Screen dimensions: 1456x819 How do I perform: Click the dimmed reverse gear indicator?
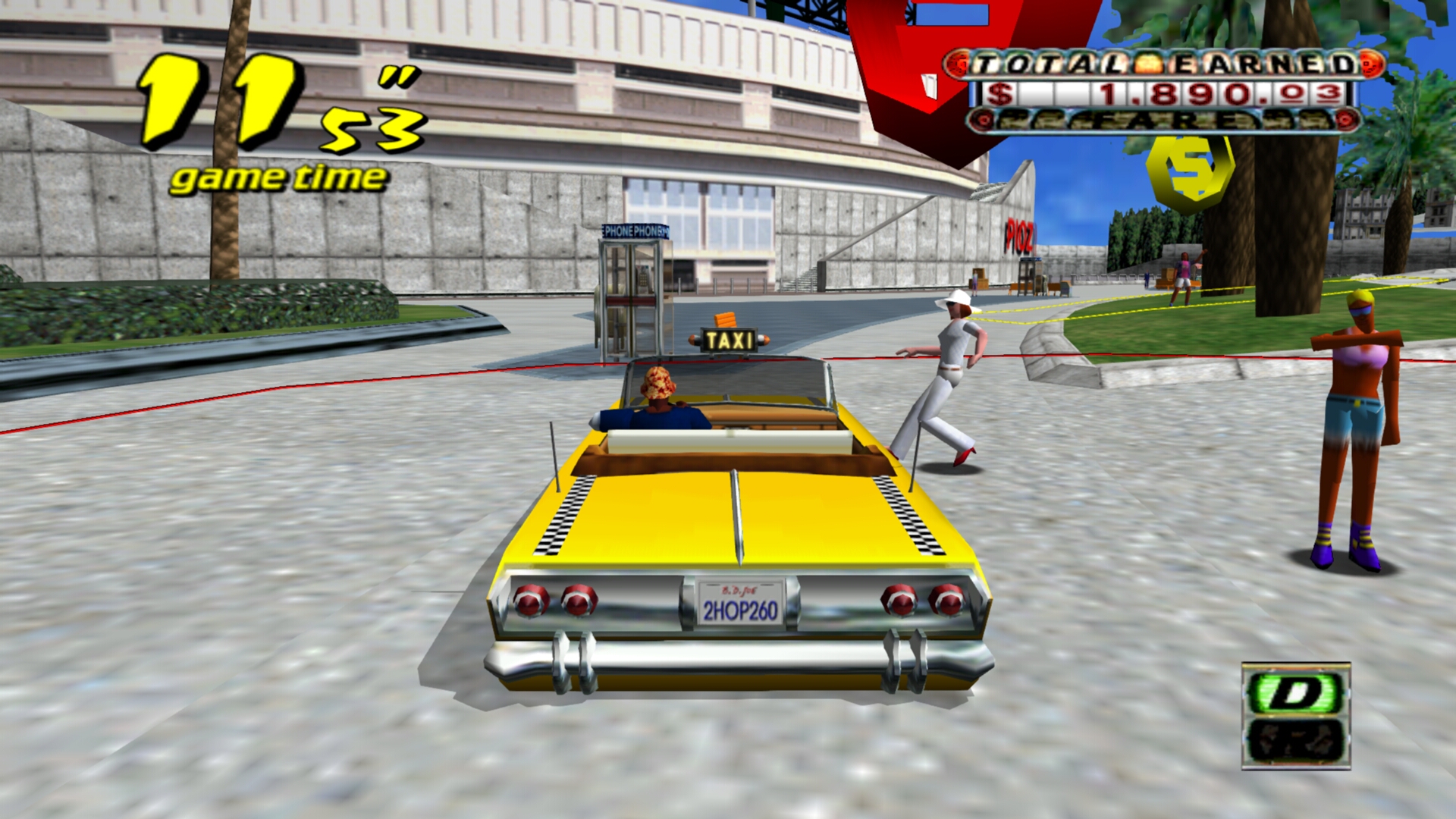(x=1295, y=740)
